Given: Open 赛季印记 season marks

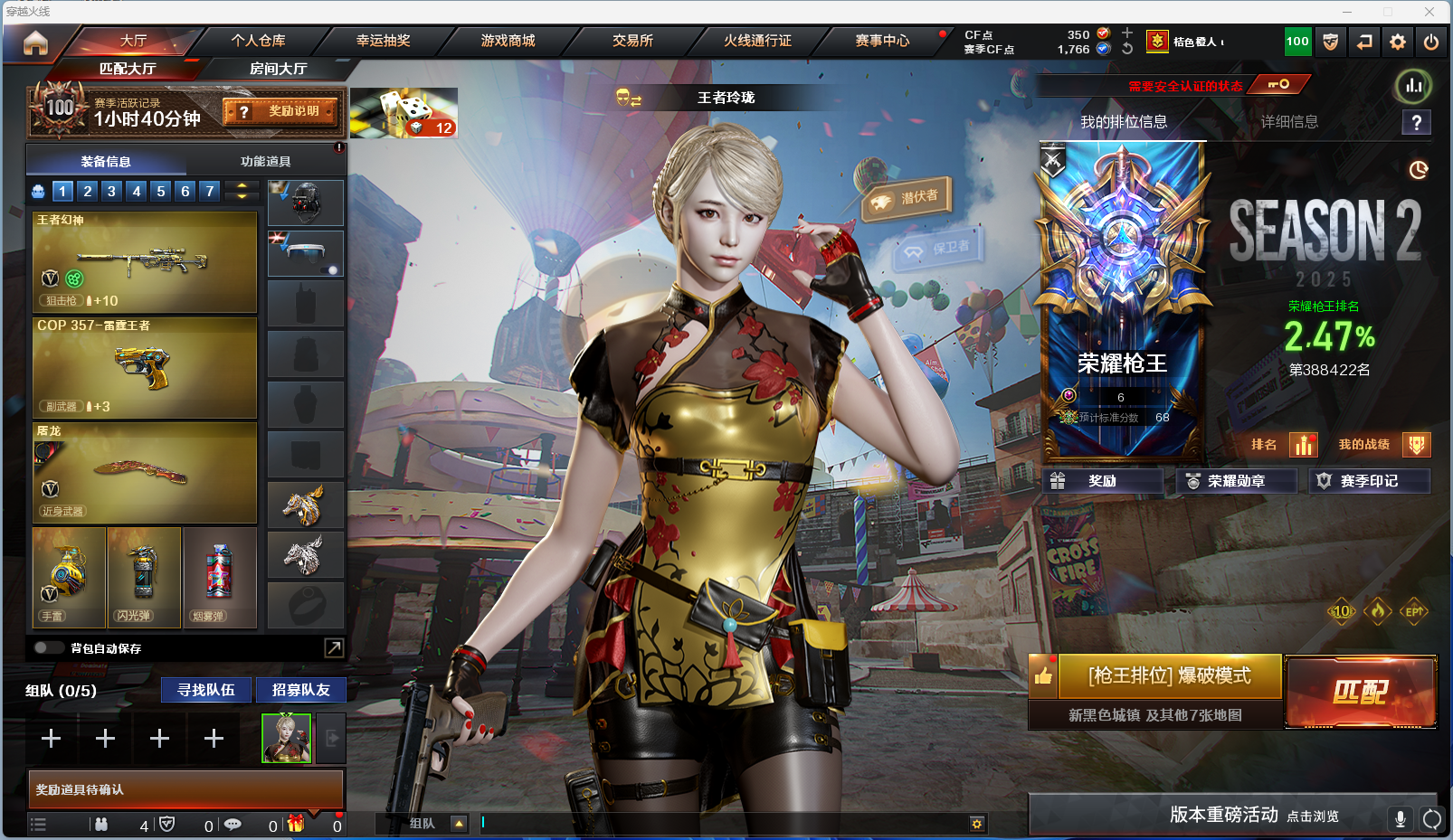Looking at the screenshot, I should point(1369,481).
